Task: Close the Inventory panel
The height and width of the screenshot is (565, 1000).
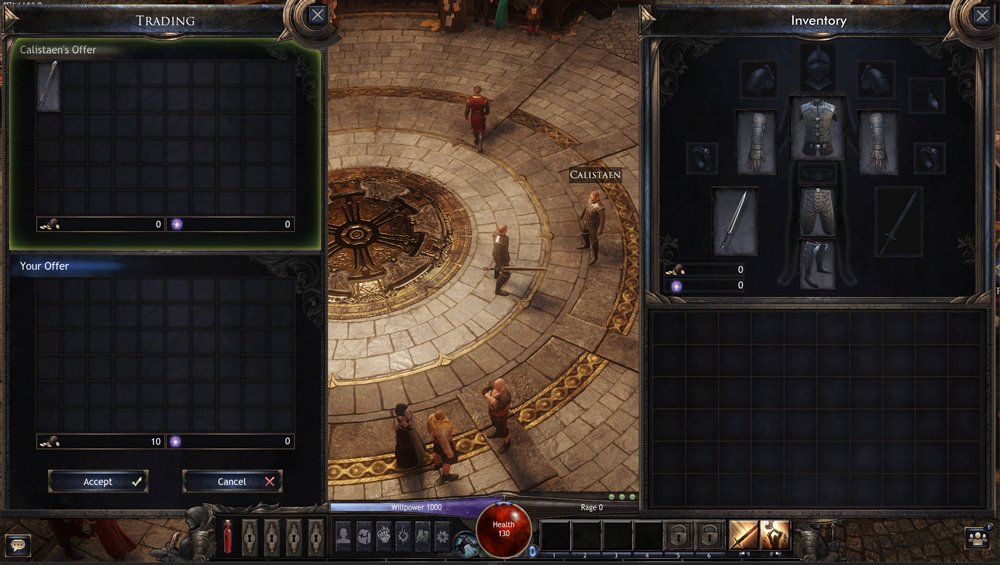Action: pyautogui.click(x=982, y=15)
